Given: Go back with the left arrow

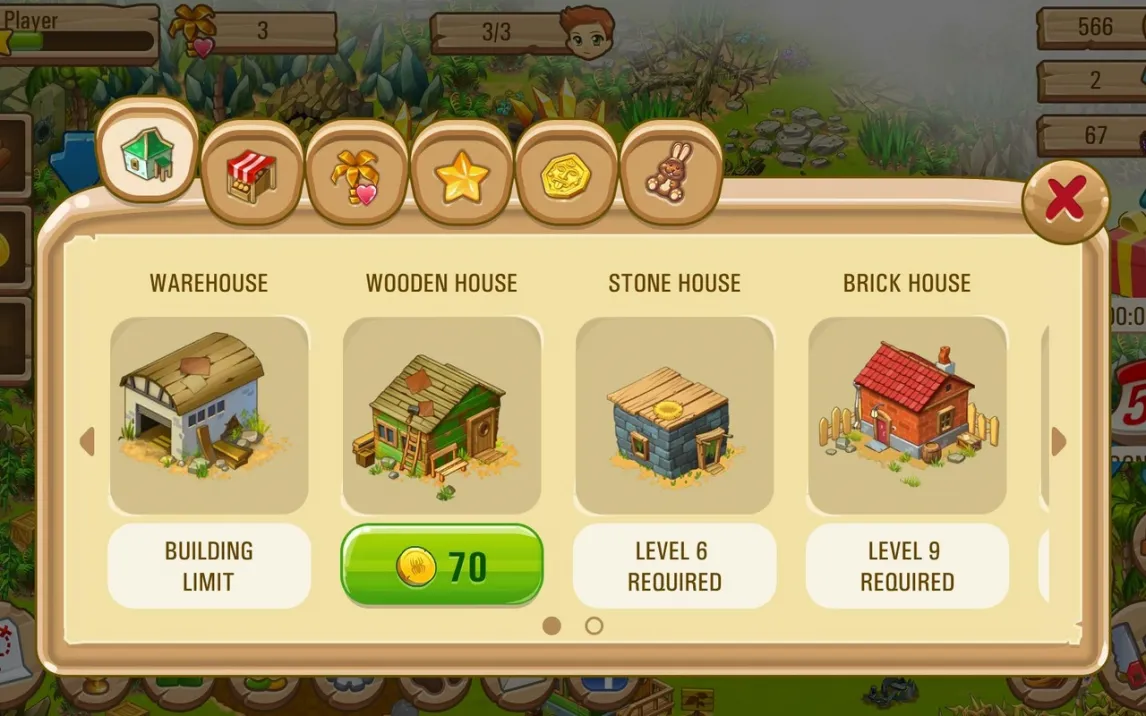Looking at the screenshot, I should coord(87,441).
